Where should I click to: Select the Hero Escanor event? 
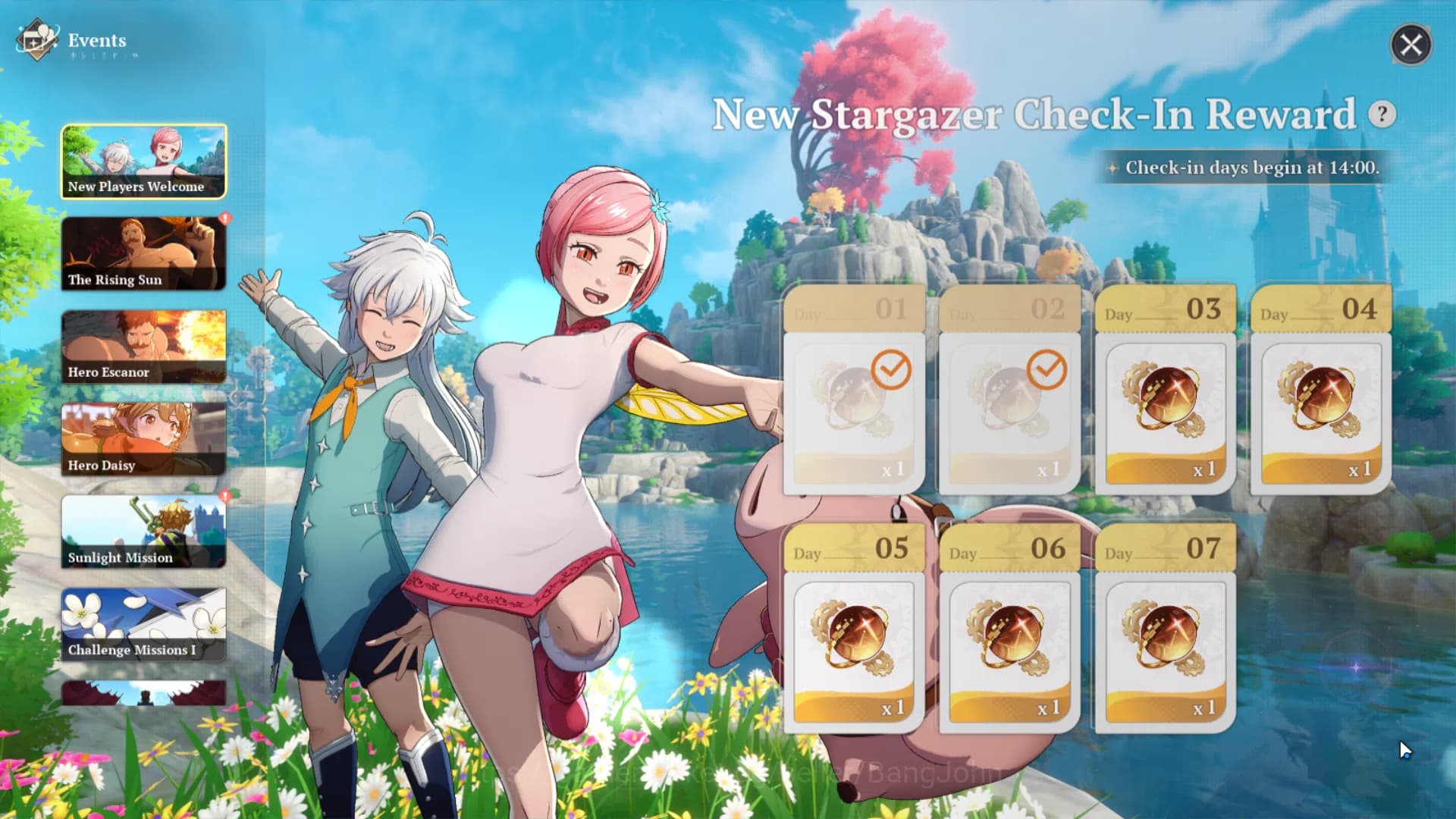(143, 345)
